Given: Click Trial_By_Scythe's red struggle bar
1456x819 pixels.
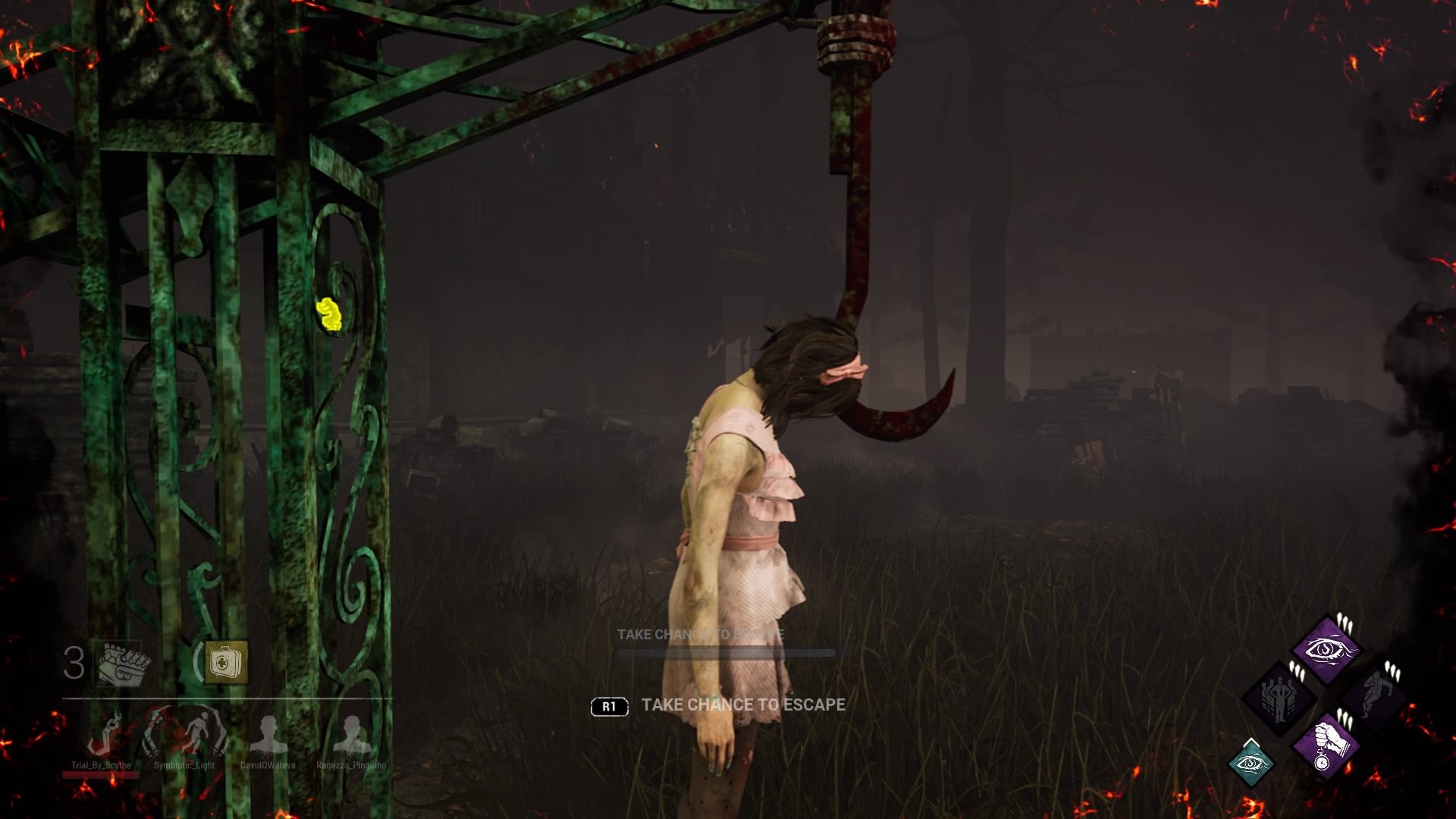Looking at the screenshot, I should pyautogui.click(x=101, y=776).
